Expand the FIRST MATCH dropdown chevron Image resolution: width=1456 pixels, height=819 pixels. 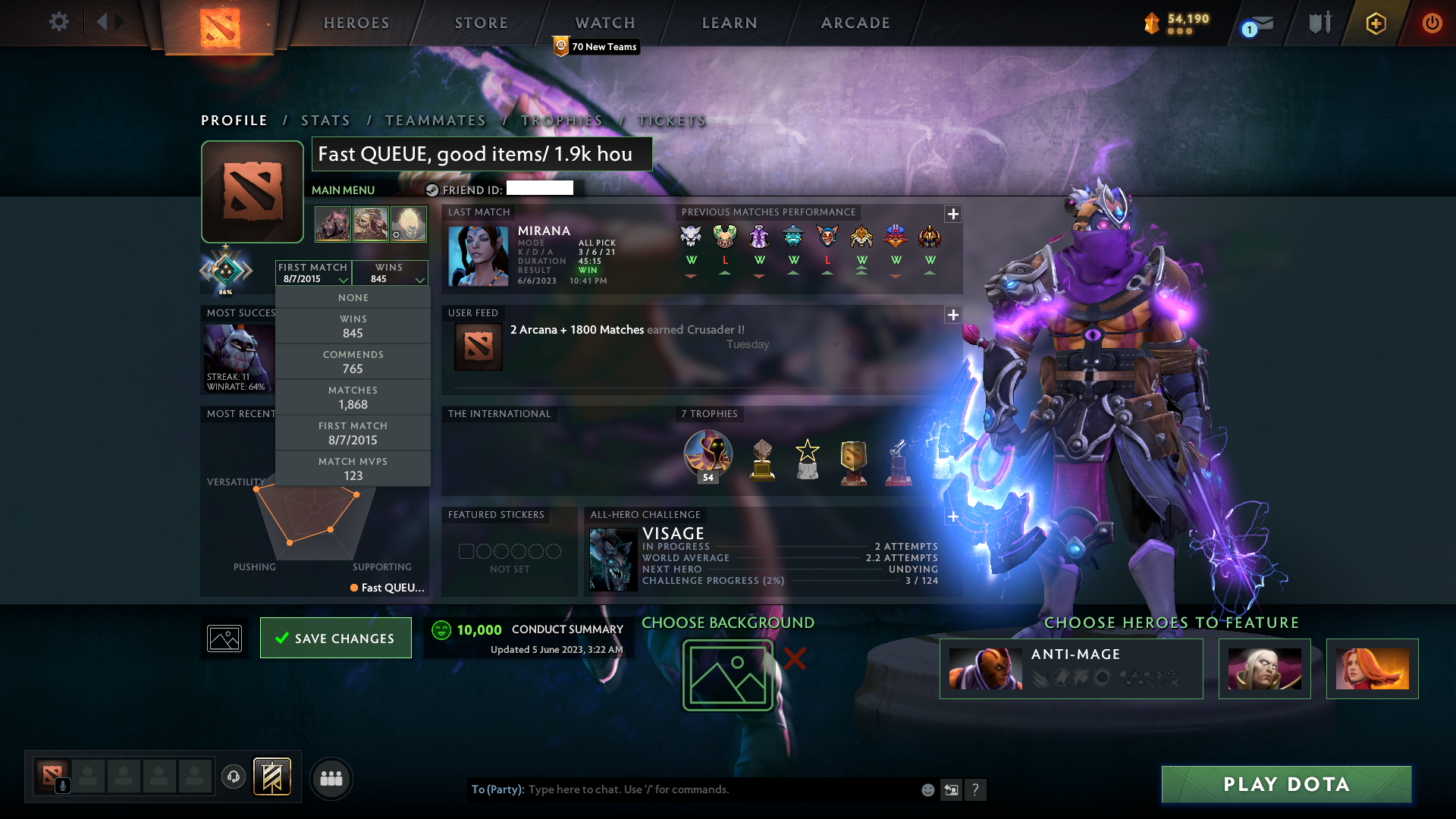(x=344, y=279)
